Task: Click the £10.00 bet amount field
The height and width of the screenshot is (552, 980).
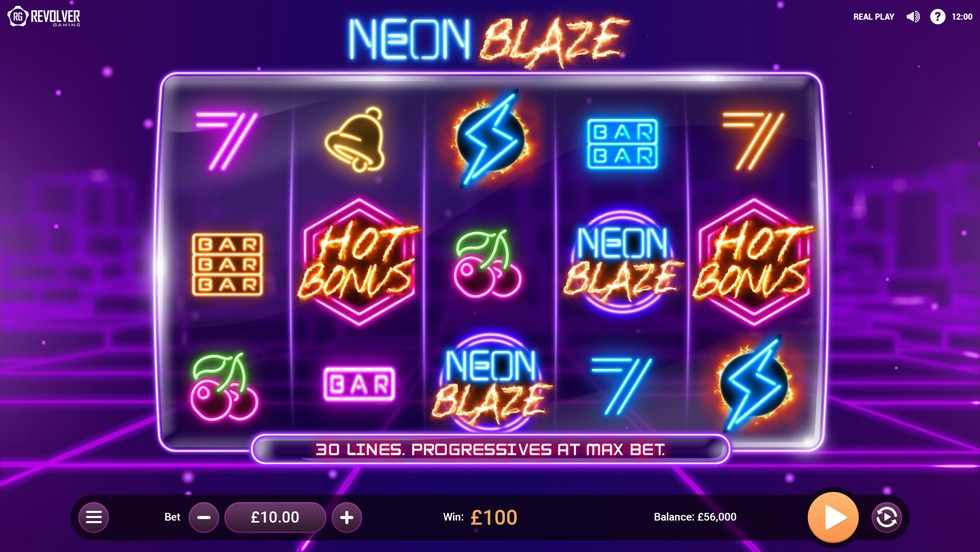Action: coord(275,517)
